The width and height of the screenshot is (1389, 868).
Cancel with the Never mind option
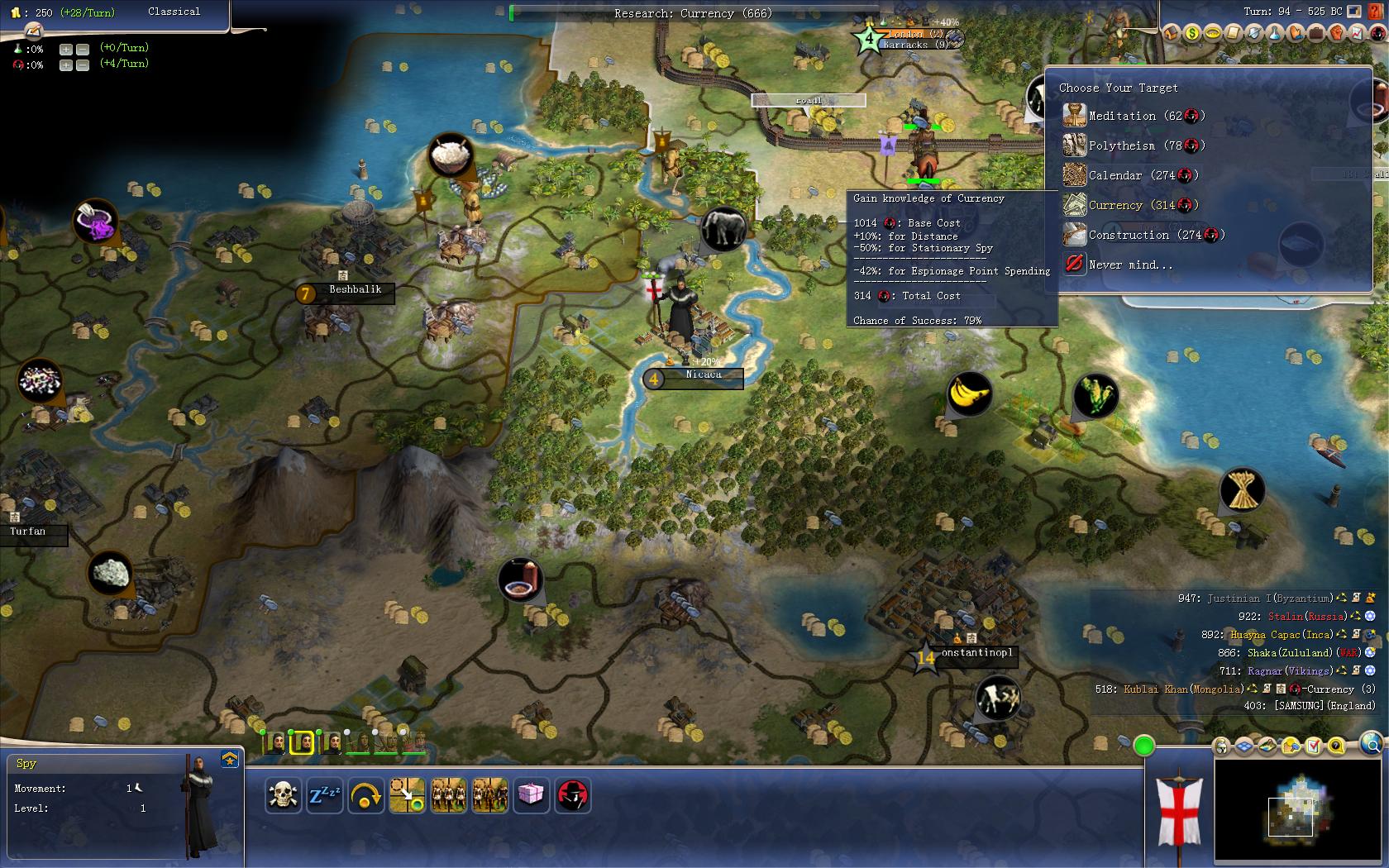pos(1129,265)
